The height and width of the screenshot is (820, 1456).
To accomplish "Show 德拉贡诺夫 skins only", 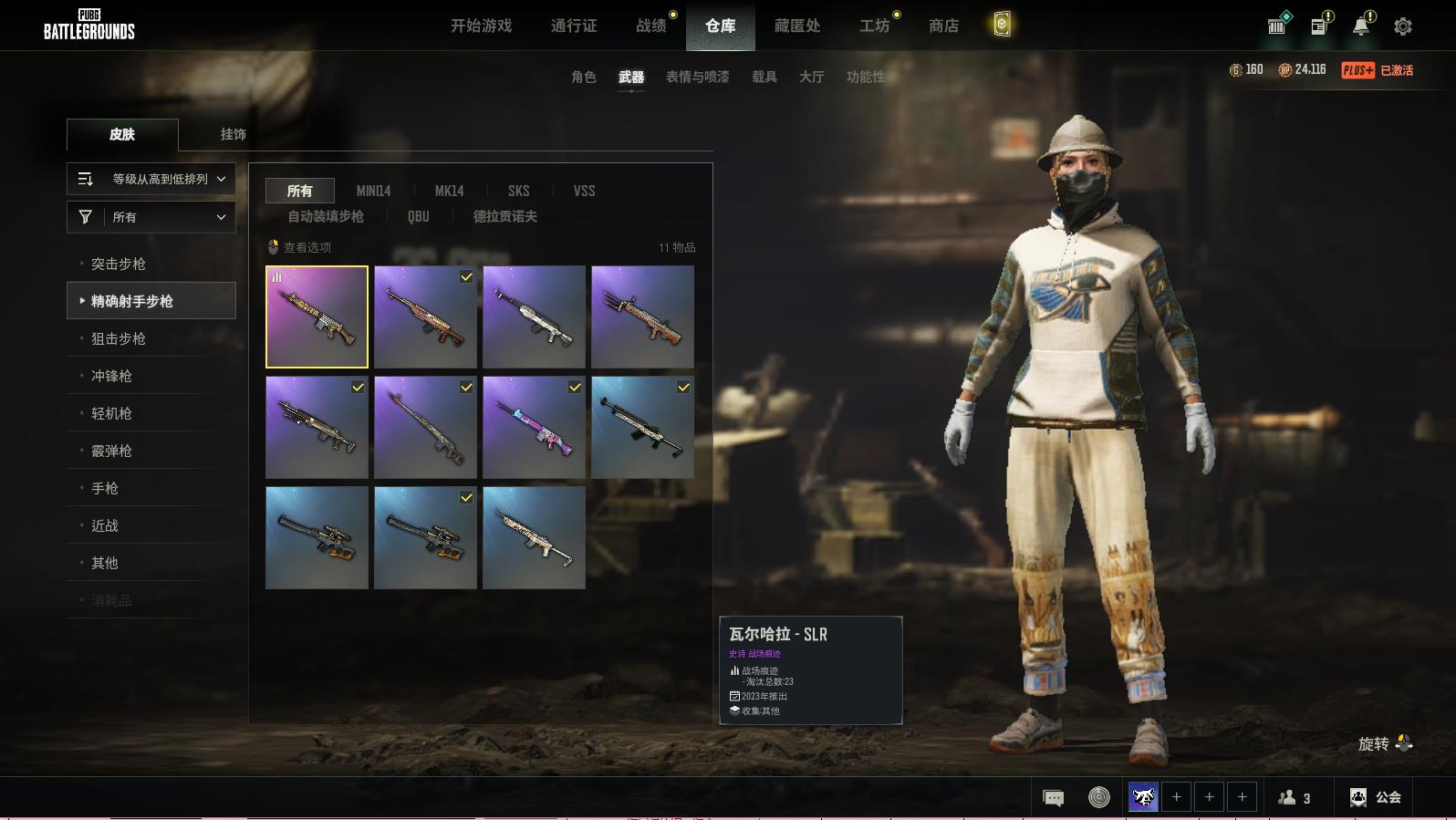I will [x=504, y=216].
